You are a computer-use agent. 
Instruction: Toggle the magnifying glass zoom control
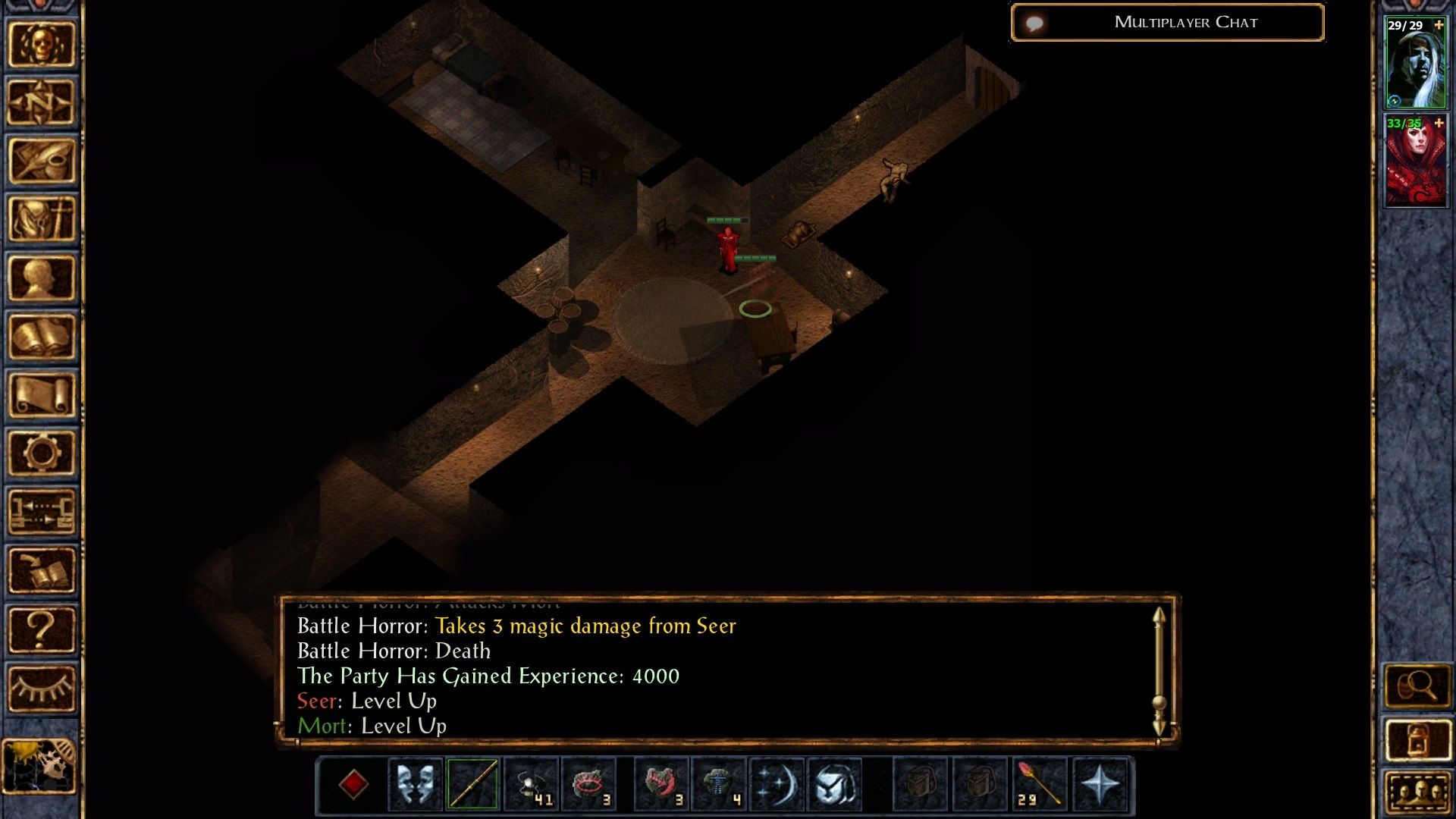tap(1417, 685)
